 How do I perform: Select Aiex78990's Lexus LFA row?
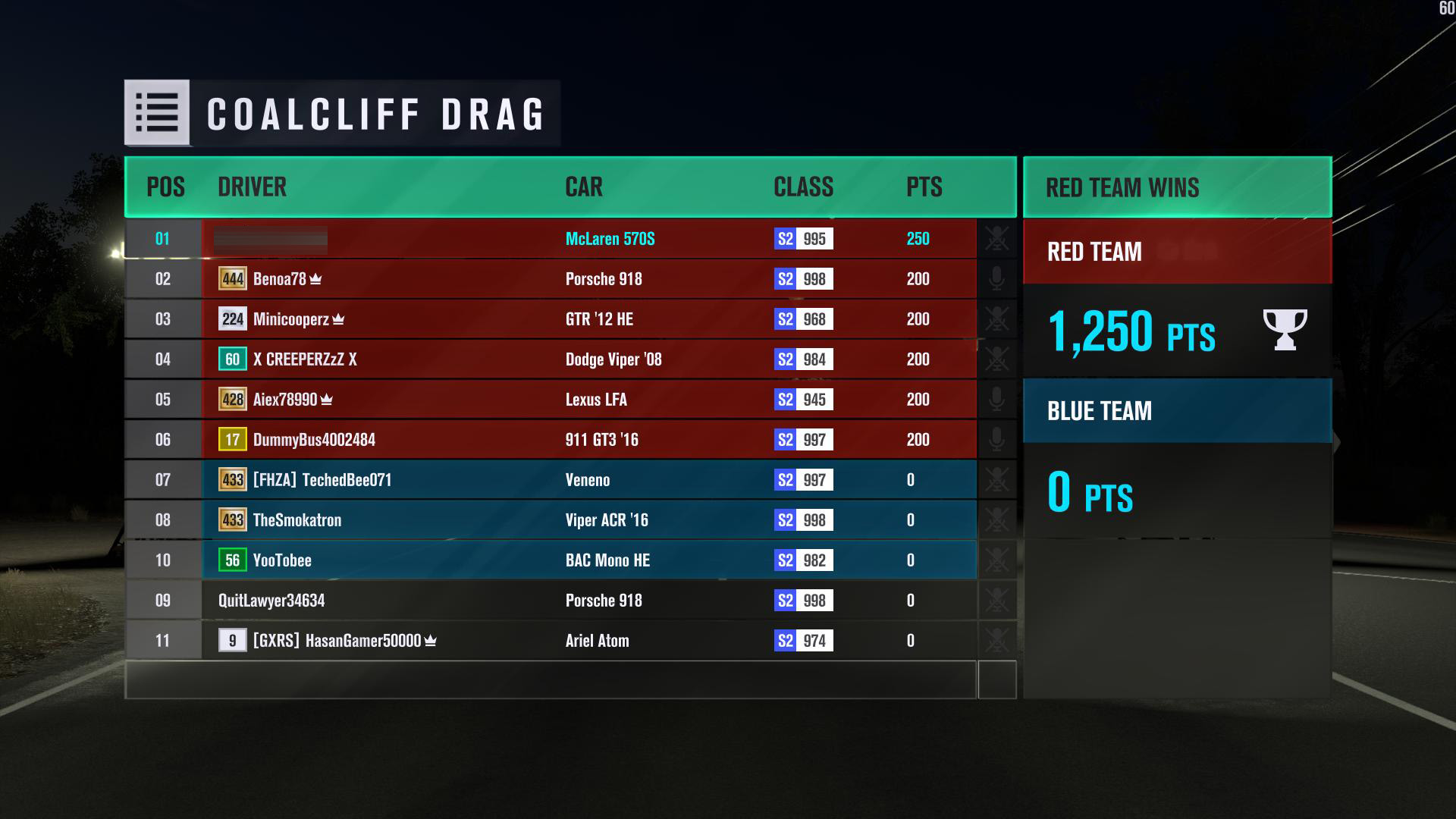coord(550,400)
